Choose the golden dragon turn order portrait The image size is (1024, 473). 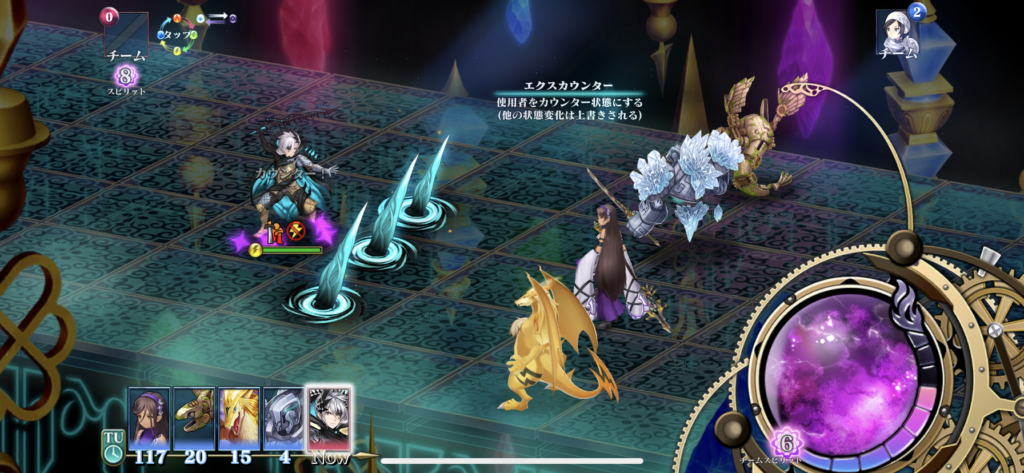(x=239, y=417)
